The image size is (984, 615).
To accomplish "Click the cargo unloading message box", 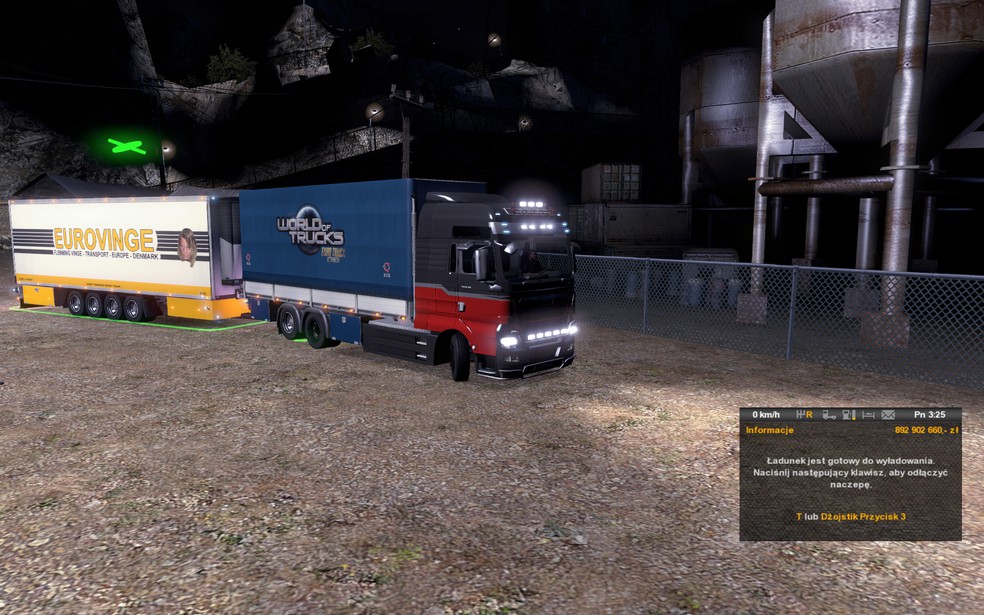I will tap(850, 471).
